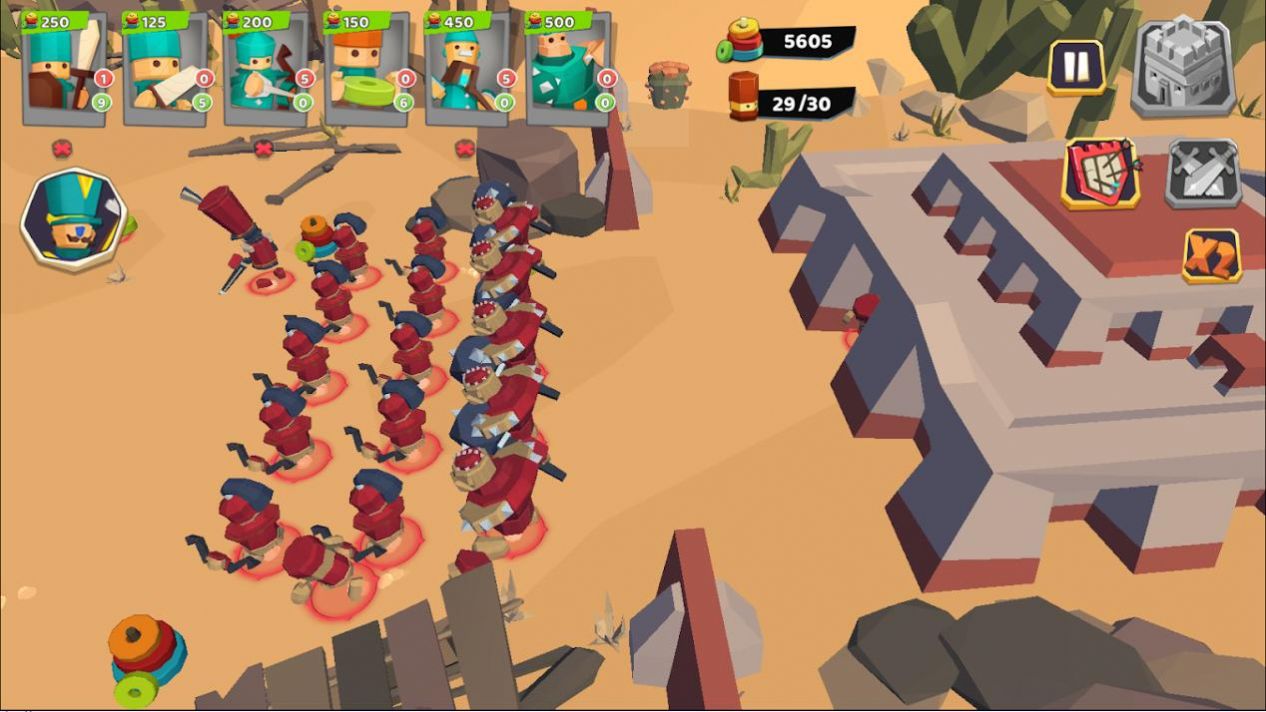Select the 500-cost spiked armor unit card
1266x712 pixels.
(568, 68)
